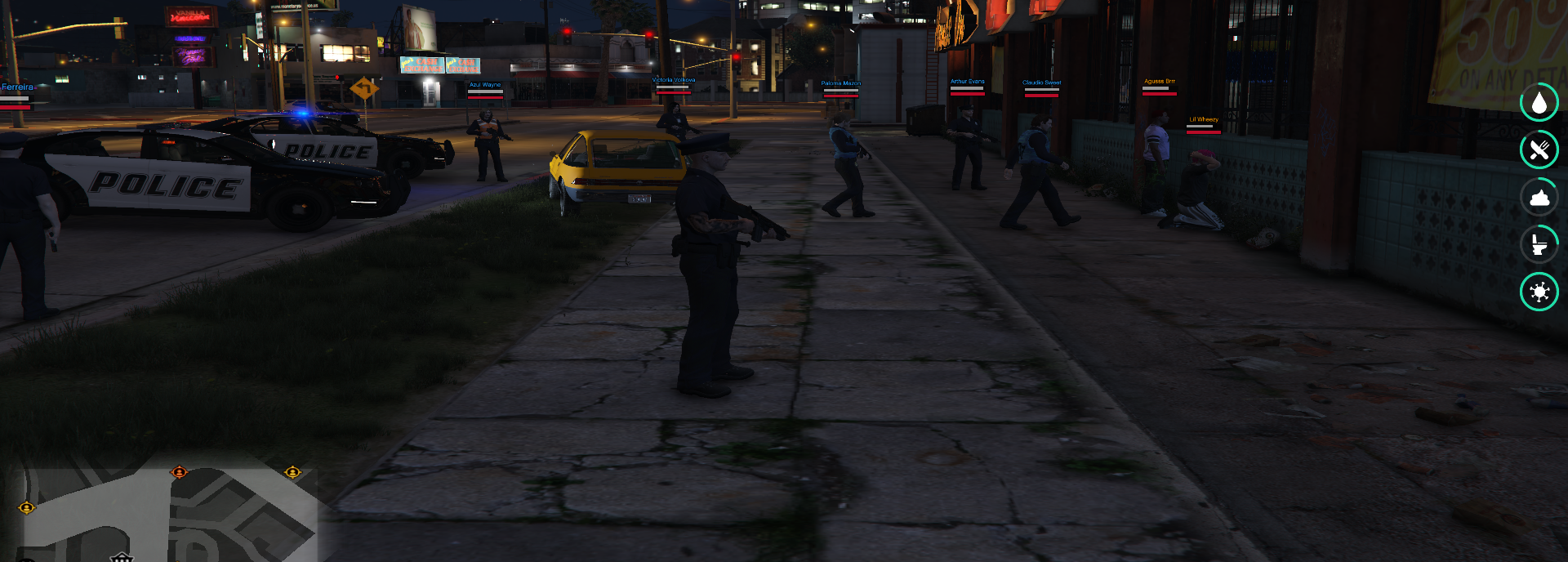
Task: Select the toilet status icon
Action: 1539,244
